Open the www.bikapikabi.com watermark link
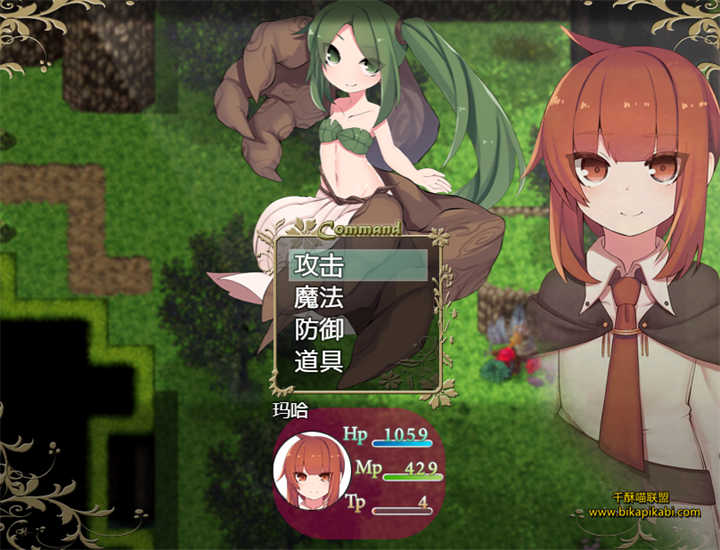Screen dimensions: 720x550 point(643,512)
